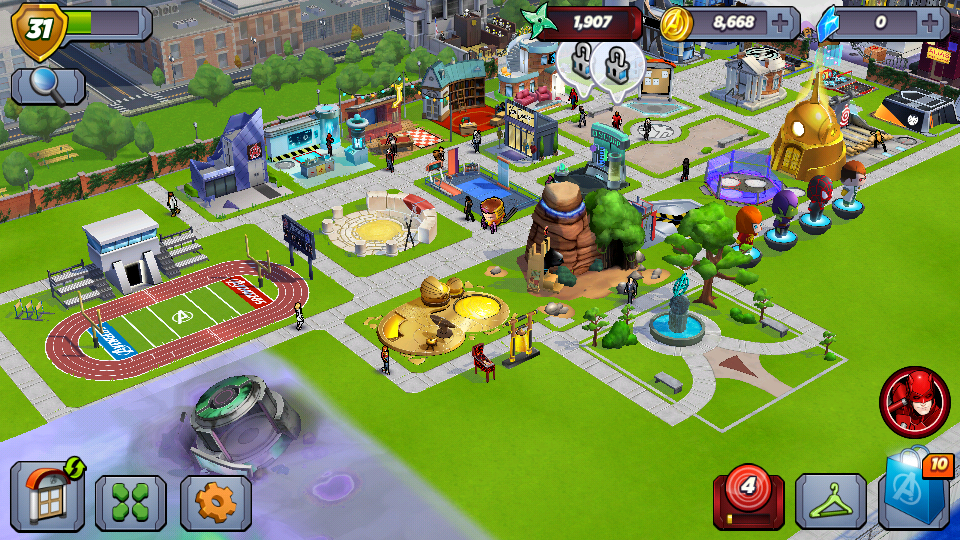Tap the left padlock bubble
This screenshot has height=540, width=960.
[x=579, y=62]
